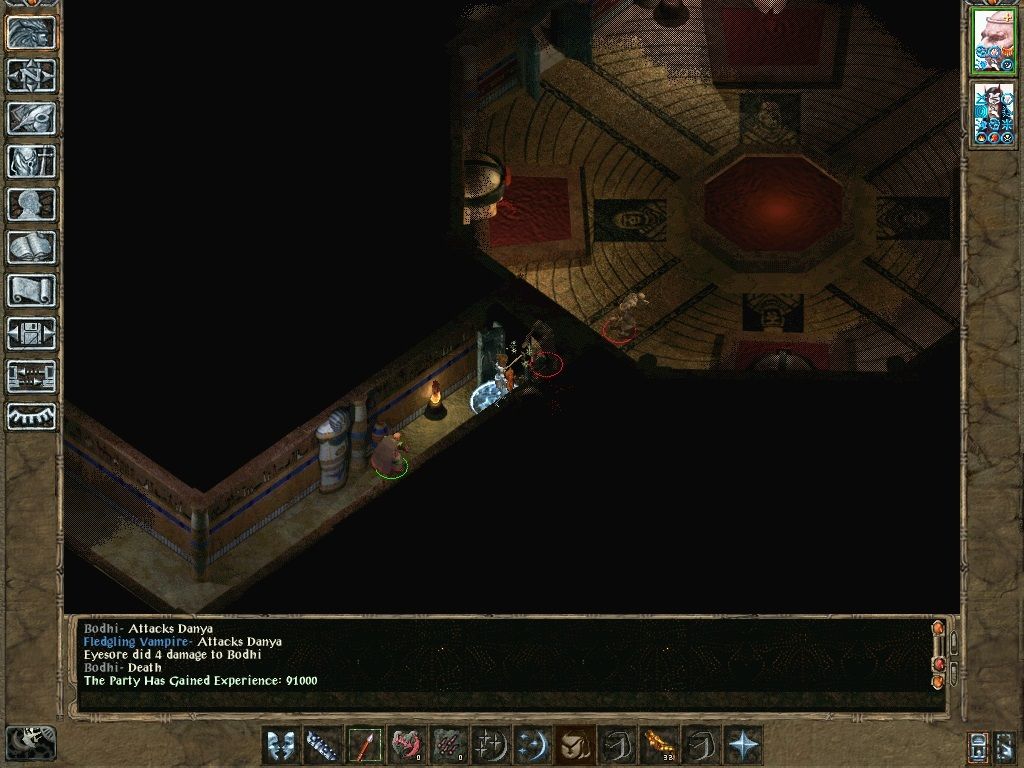Open the journal quill button
This screenshot has height=768, width=1024.
31,118
